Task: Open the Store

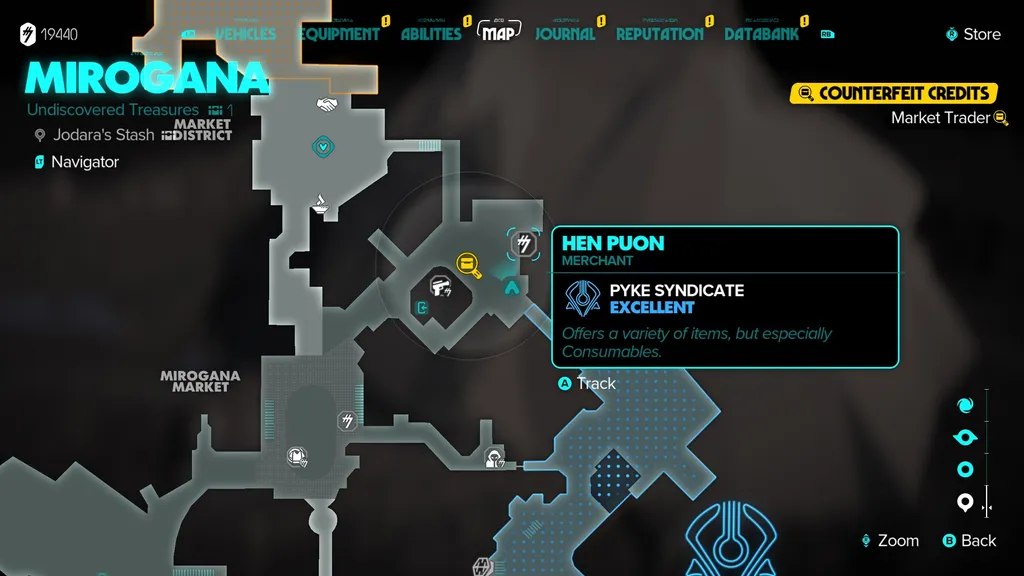Action: pos(973,34)
